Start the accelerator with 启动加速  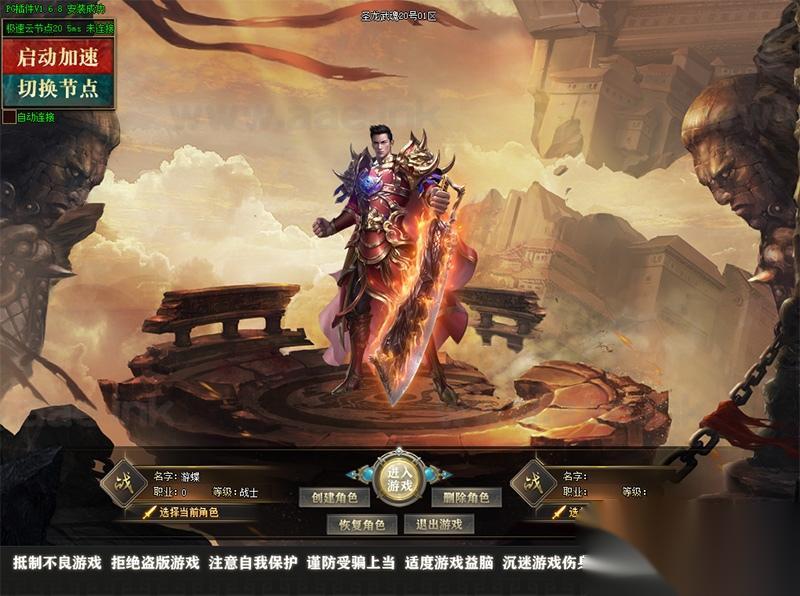pyautogui.click(x=58, y=55)
